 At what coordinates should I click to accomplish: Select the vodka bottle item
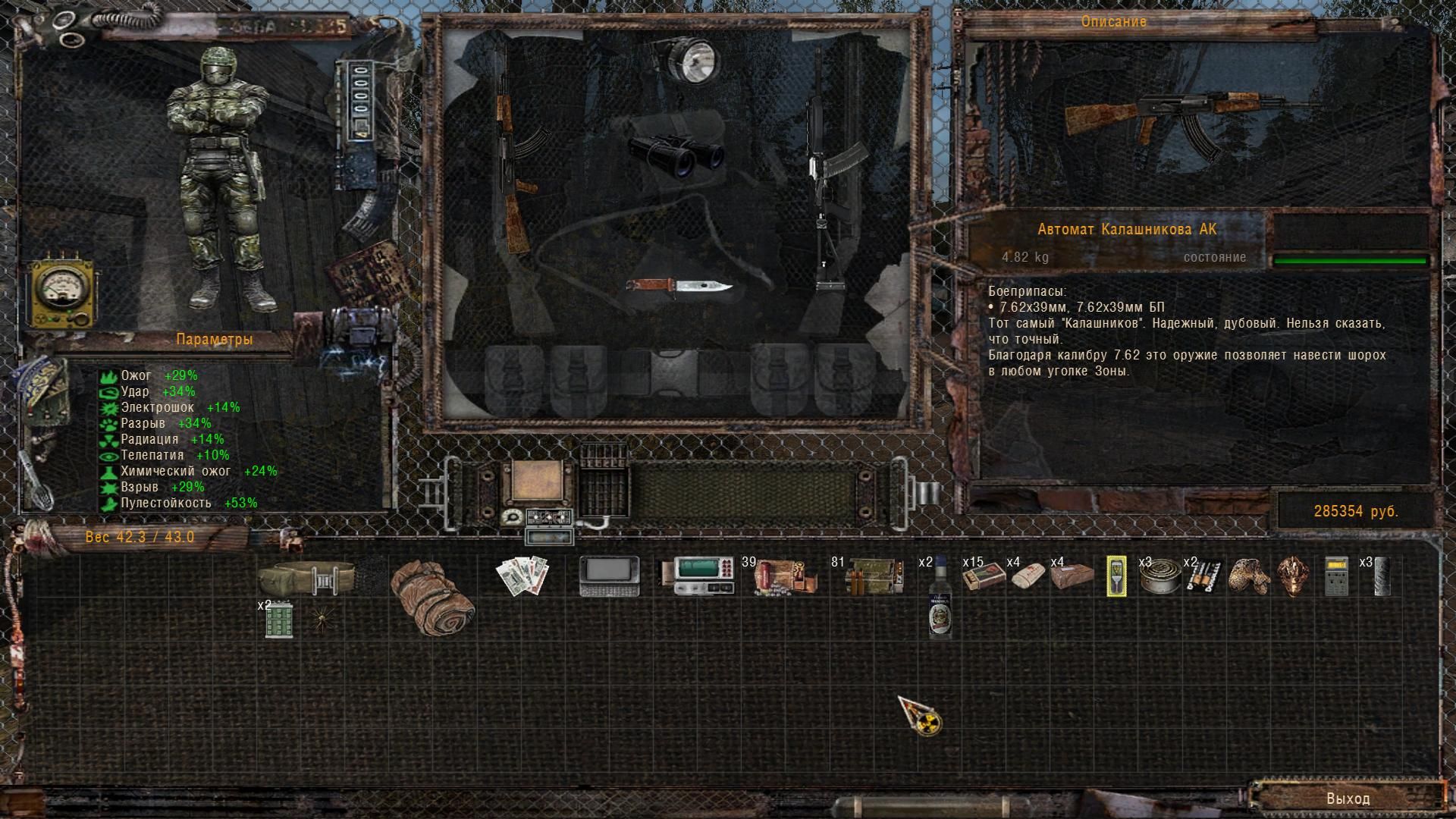940,599
